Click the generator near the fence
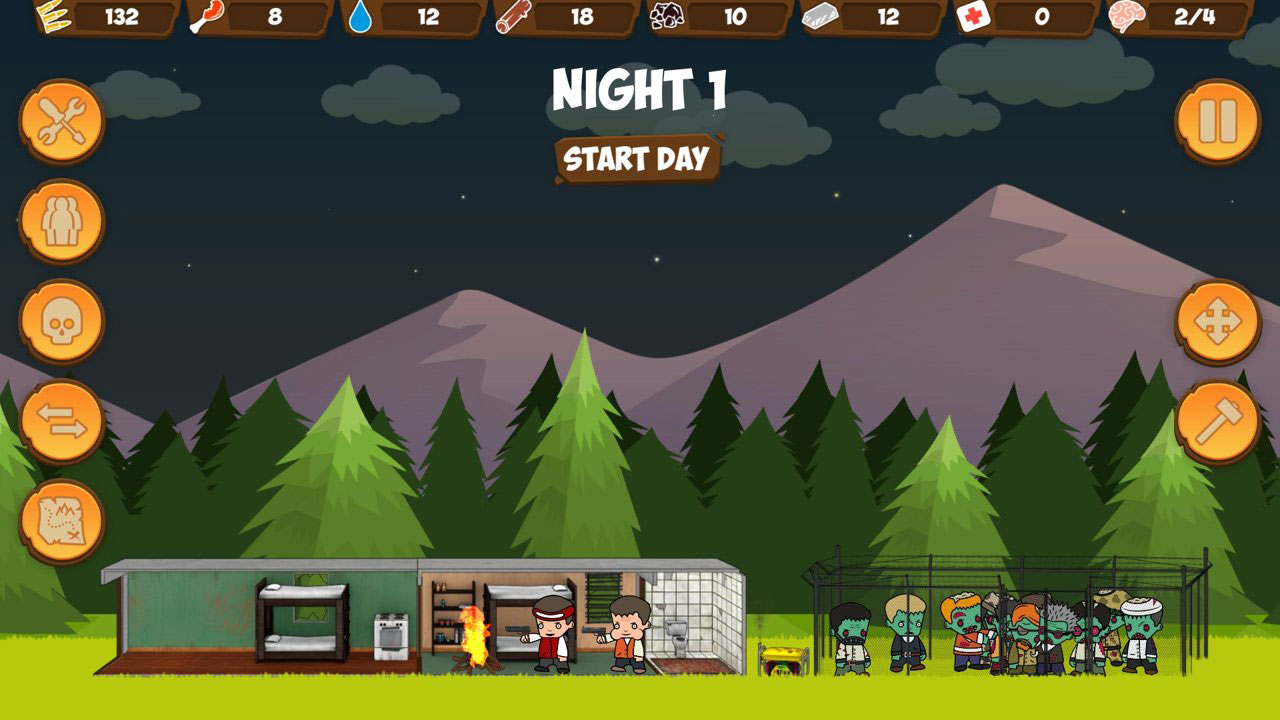The image size is (1280, 720). (780, 660)
